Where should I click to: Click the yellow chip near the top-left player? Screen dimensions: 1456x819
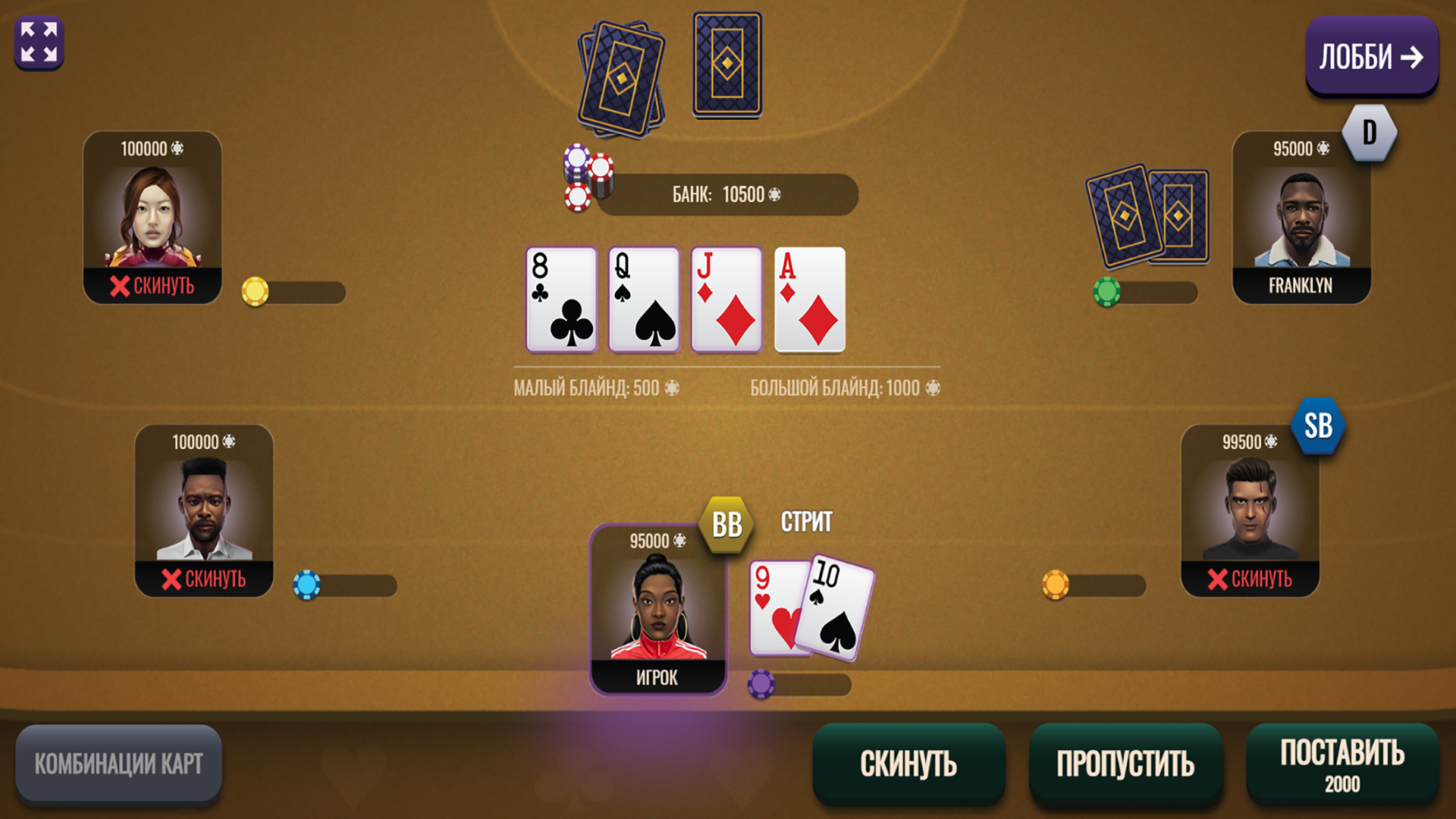(256, 292)
